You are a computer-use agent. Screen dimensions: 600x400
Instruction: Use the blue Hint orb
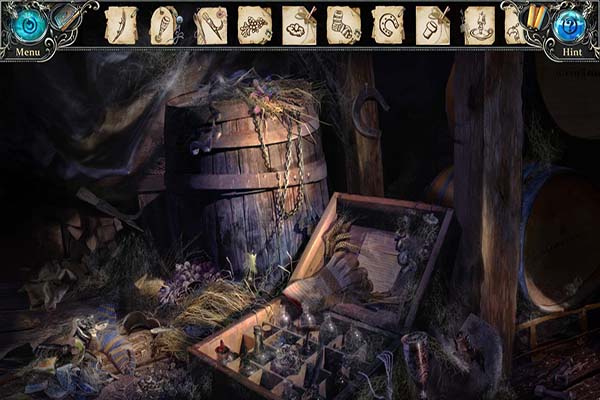click(571, 25)
